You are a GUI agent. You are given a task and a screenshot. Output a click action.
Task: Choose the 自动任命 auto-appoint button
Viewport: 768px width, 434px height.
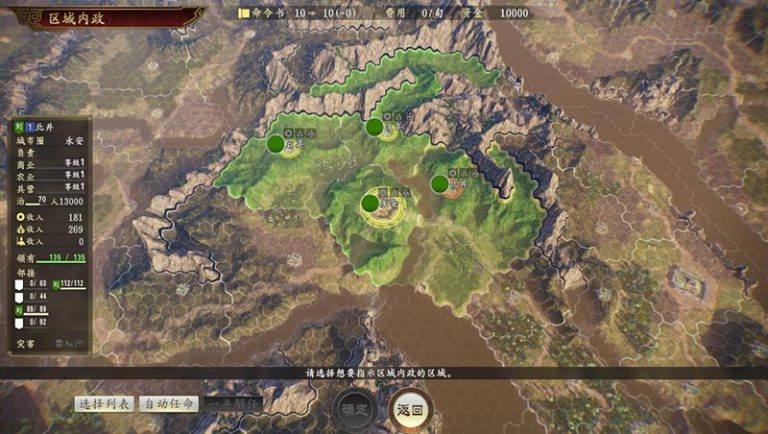coord(168,404)
